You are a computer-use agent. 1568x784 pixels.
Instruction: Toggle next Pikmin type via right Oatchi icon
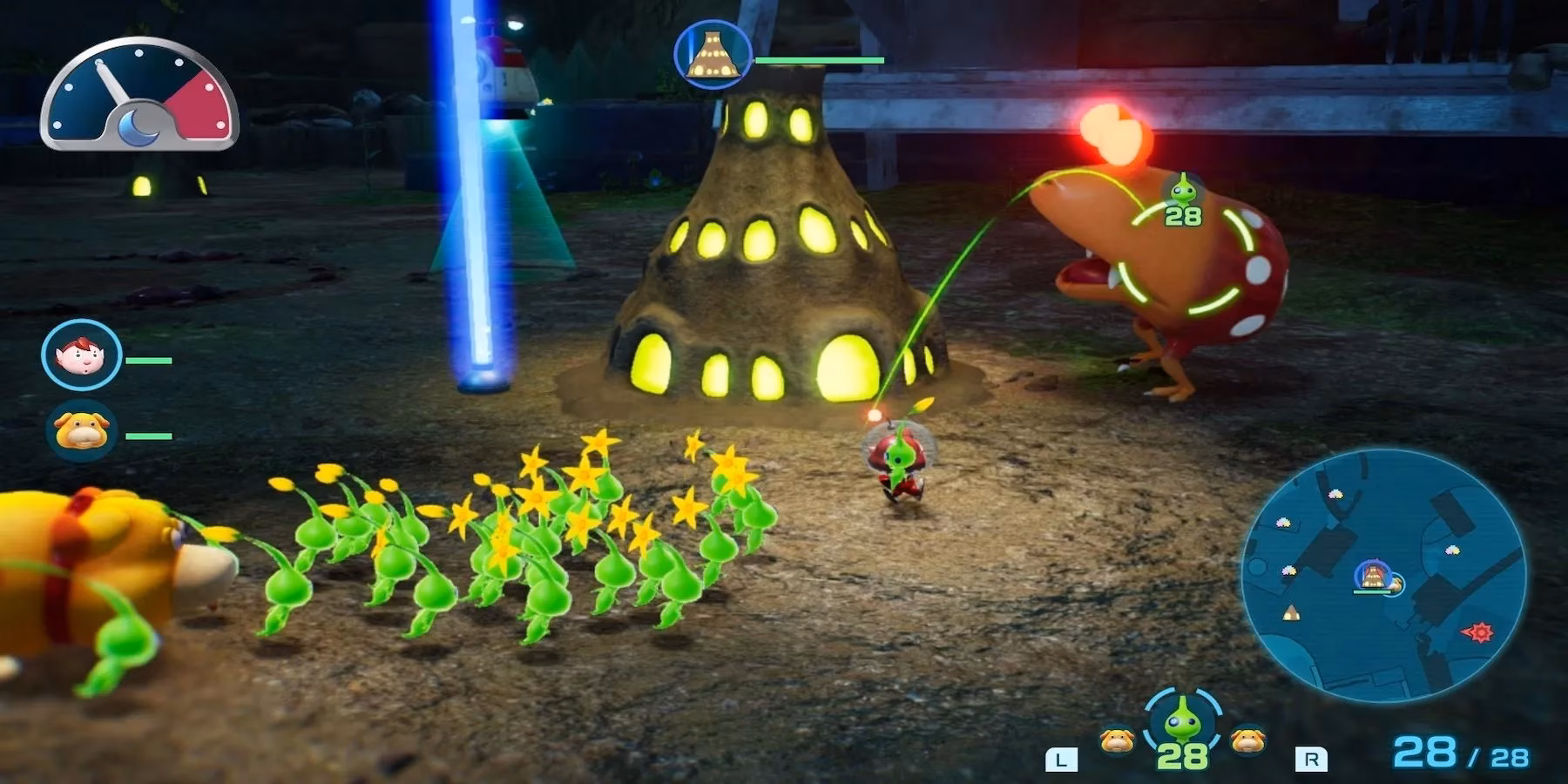1247,740
